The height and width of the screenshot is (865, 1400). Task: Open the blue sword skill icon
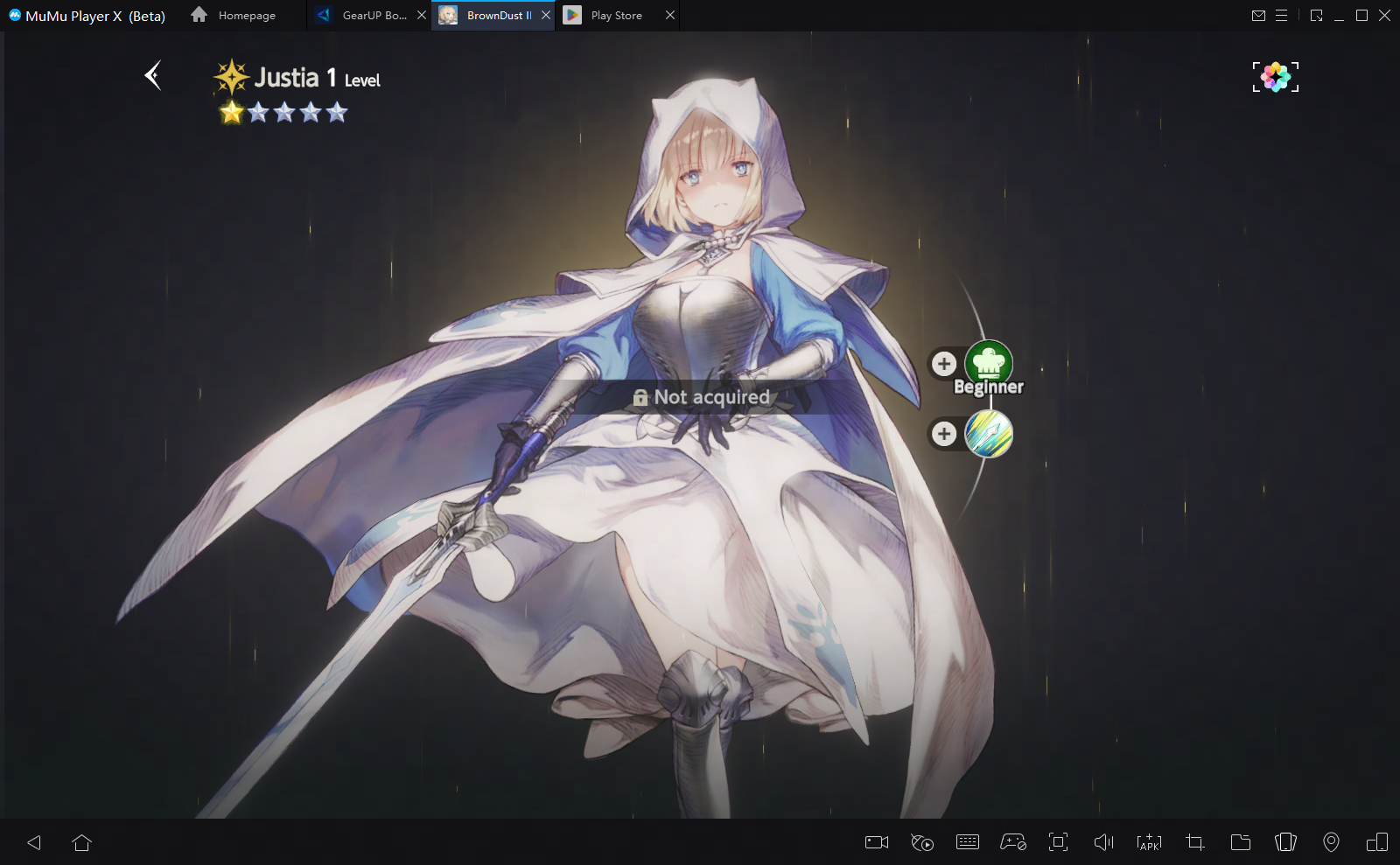point(989,434)
